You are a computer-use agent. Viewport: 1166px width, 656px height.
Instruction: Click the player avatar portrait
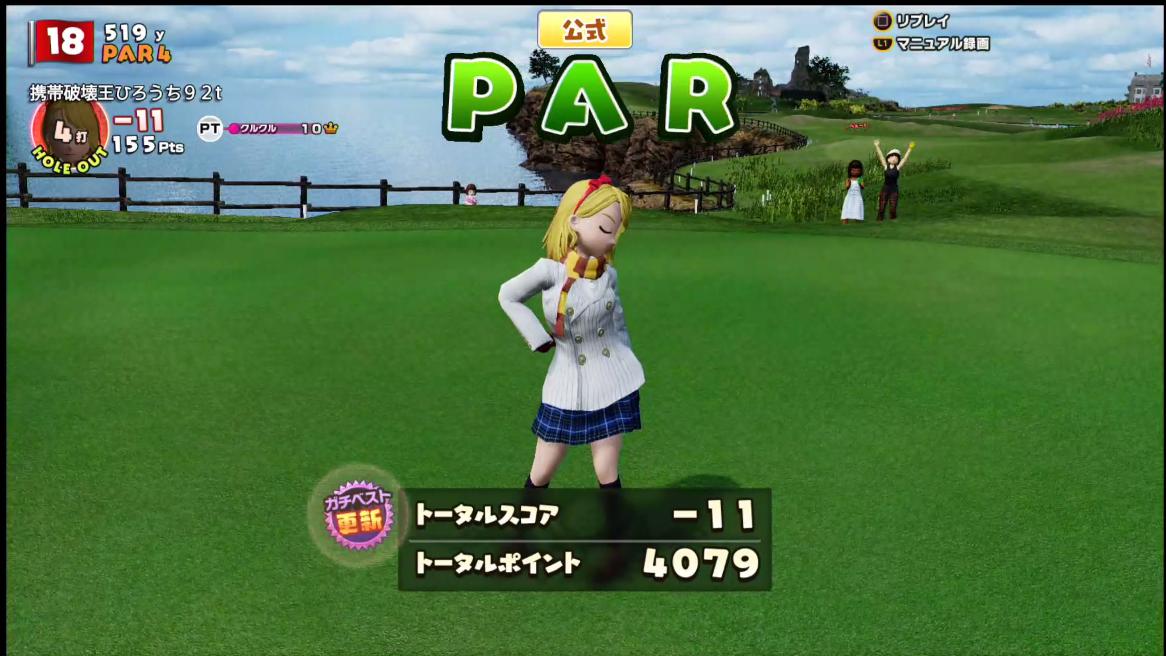68,129
